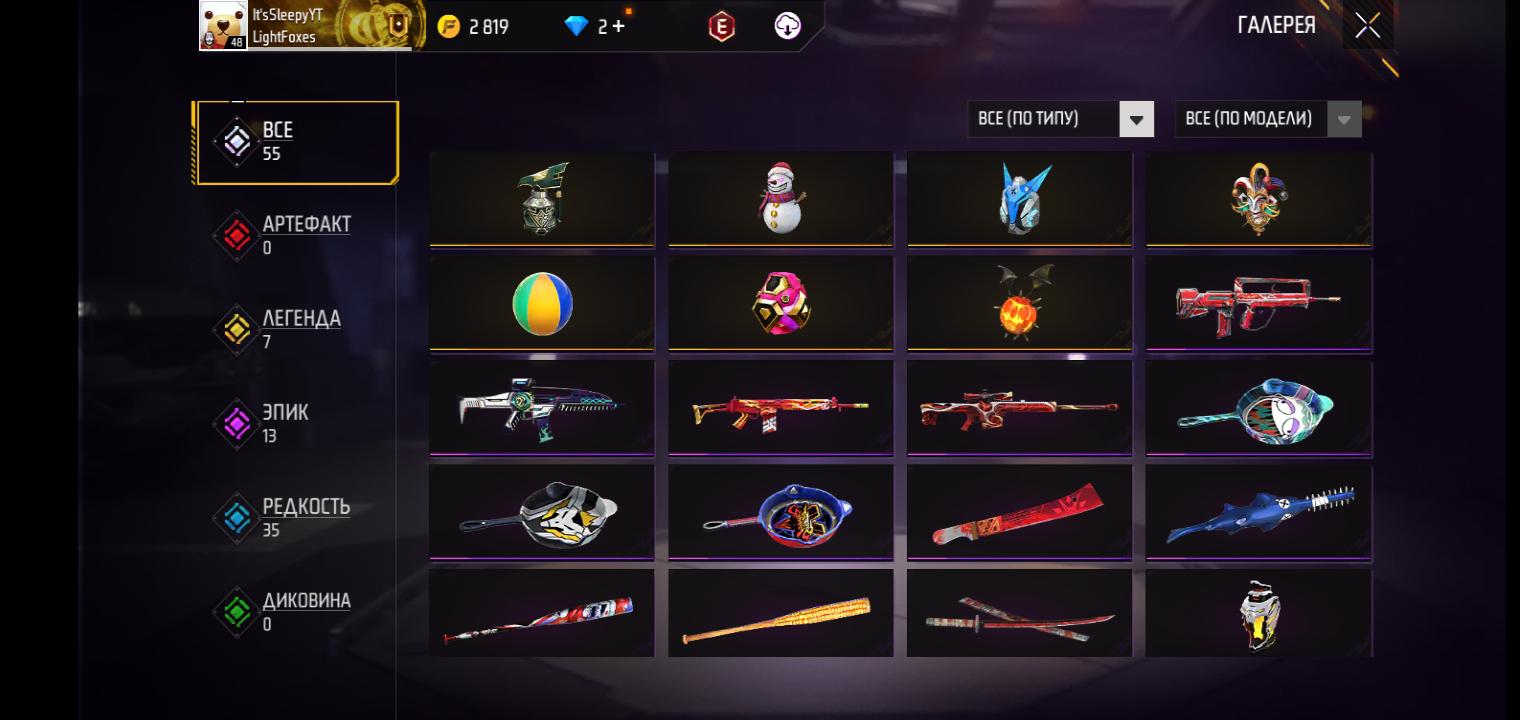Select the snowman skin thumbnail

point(780,198)
